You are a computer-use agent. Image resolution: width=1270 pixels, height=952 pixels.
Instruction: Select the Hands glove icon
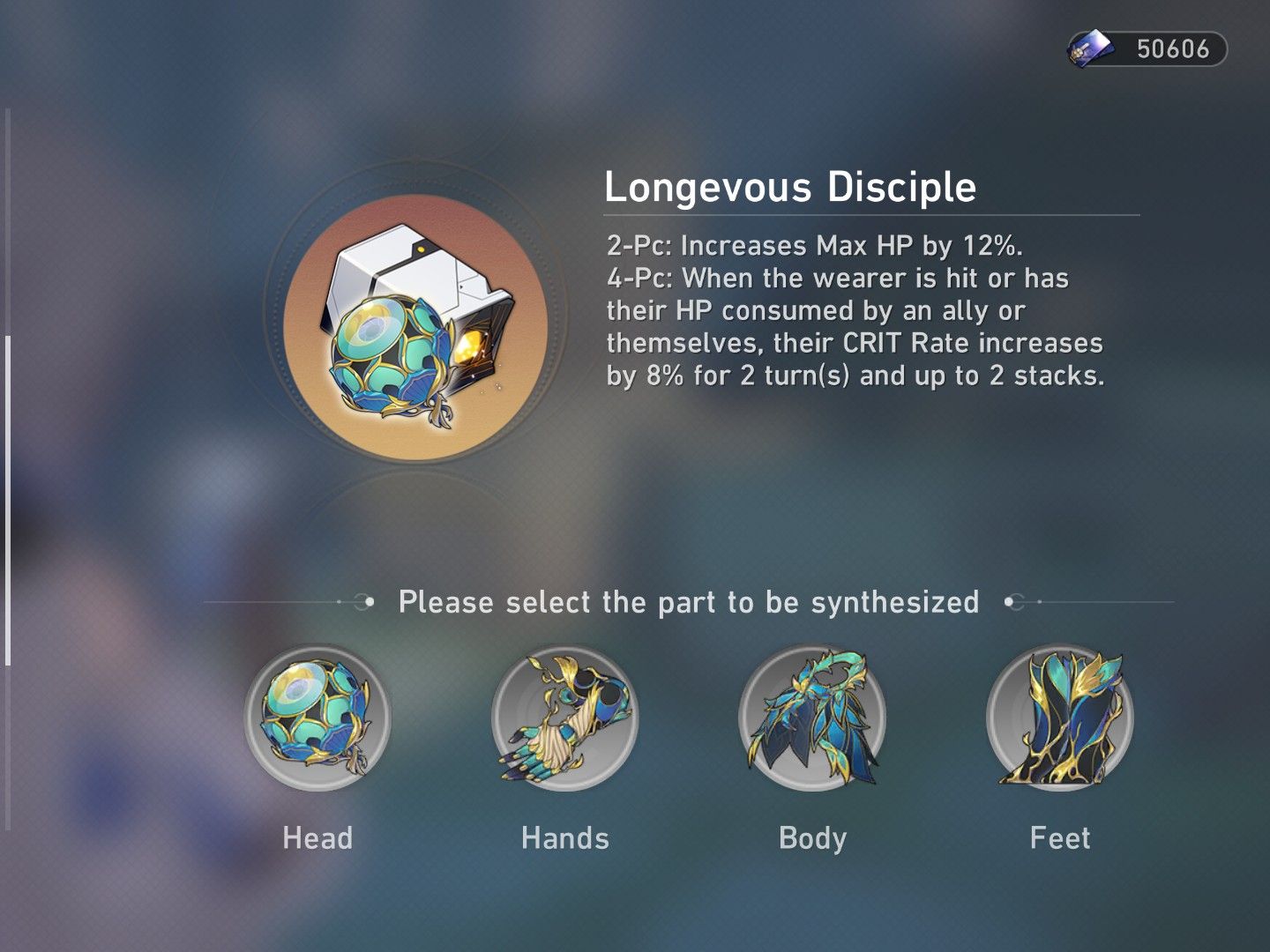point(564,718)
